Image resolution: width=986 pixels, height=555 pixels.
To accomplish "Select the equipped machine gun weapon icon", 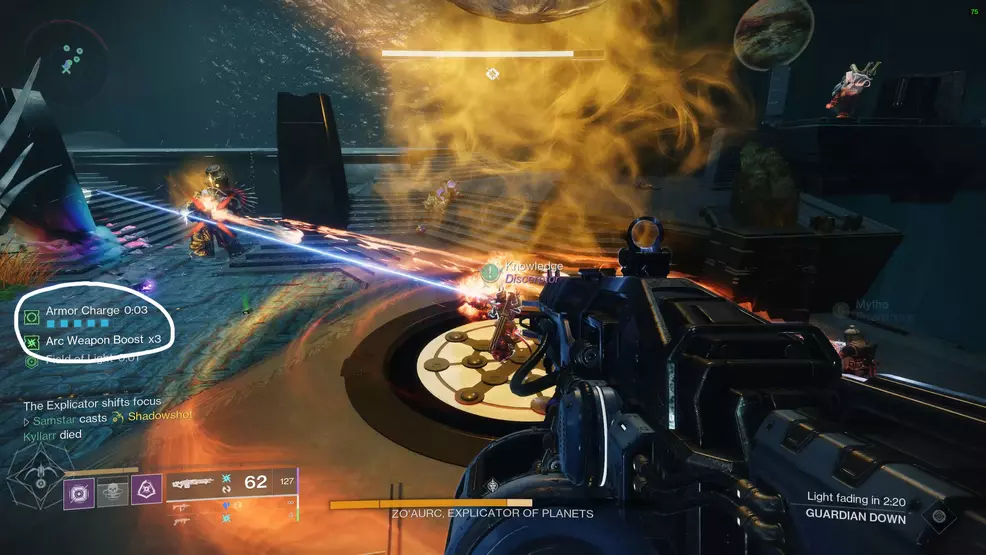I will pyautogui.click(x=191, y=483).
